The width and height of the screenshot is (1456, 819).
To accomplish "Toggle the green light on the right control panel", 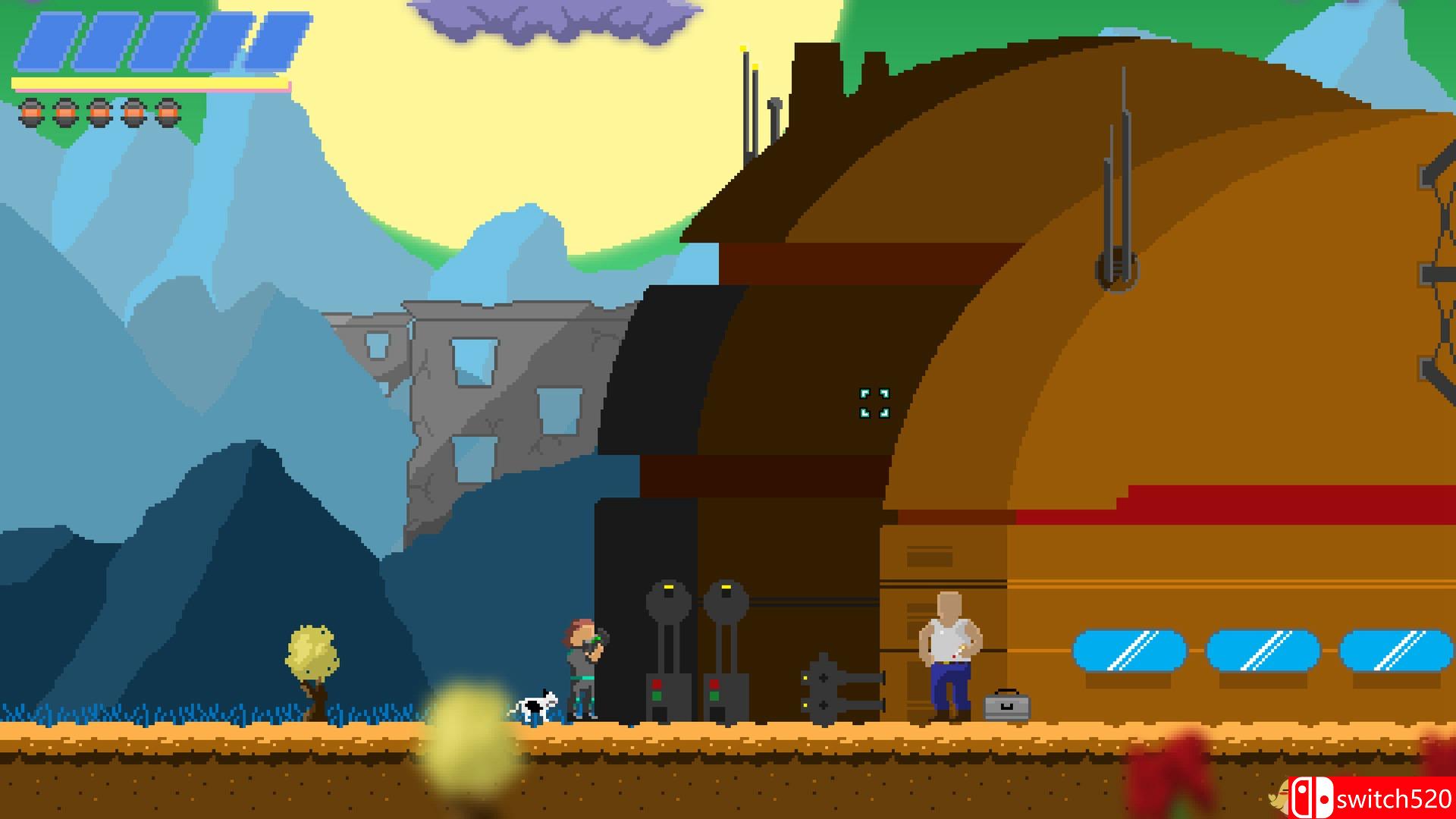I will tap(715, 696).
